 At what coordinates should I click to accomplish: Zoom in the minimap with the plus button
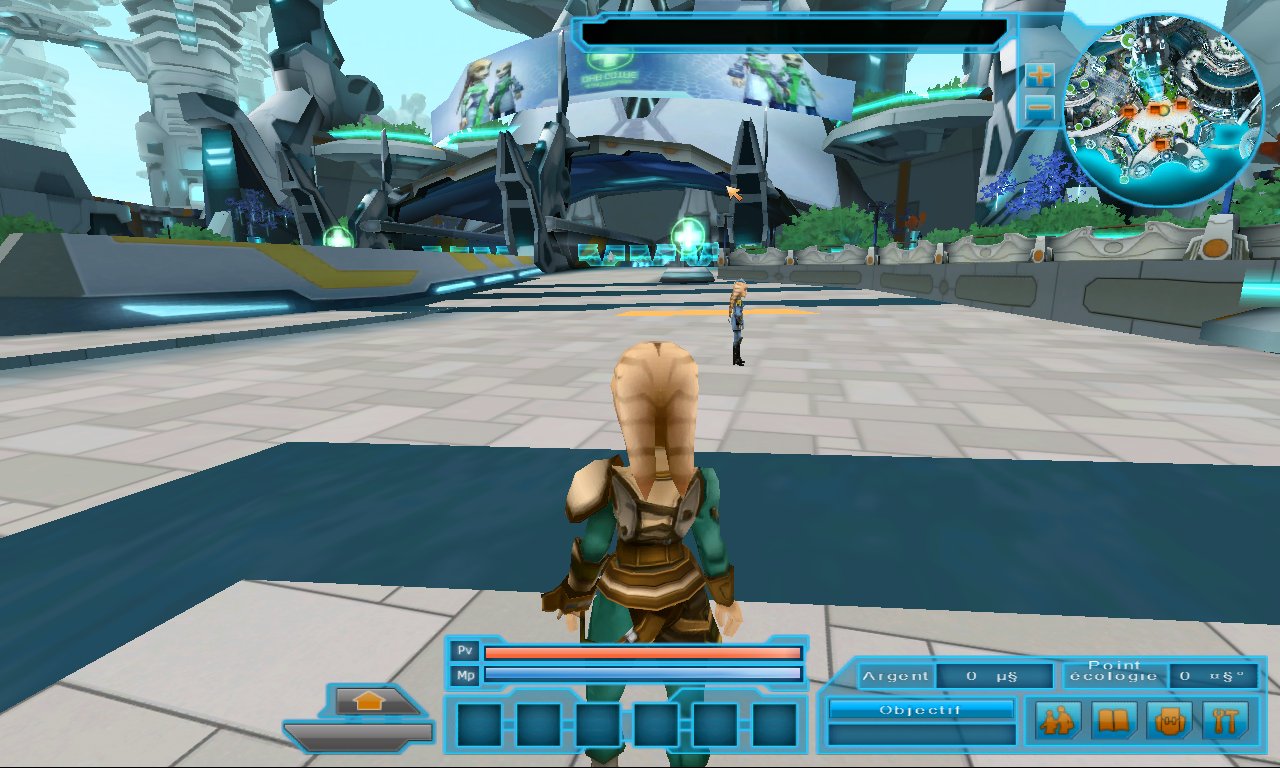click(1040, 74)
